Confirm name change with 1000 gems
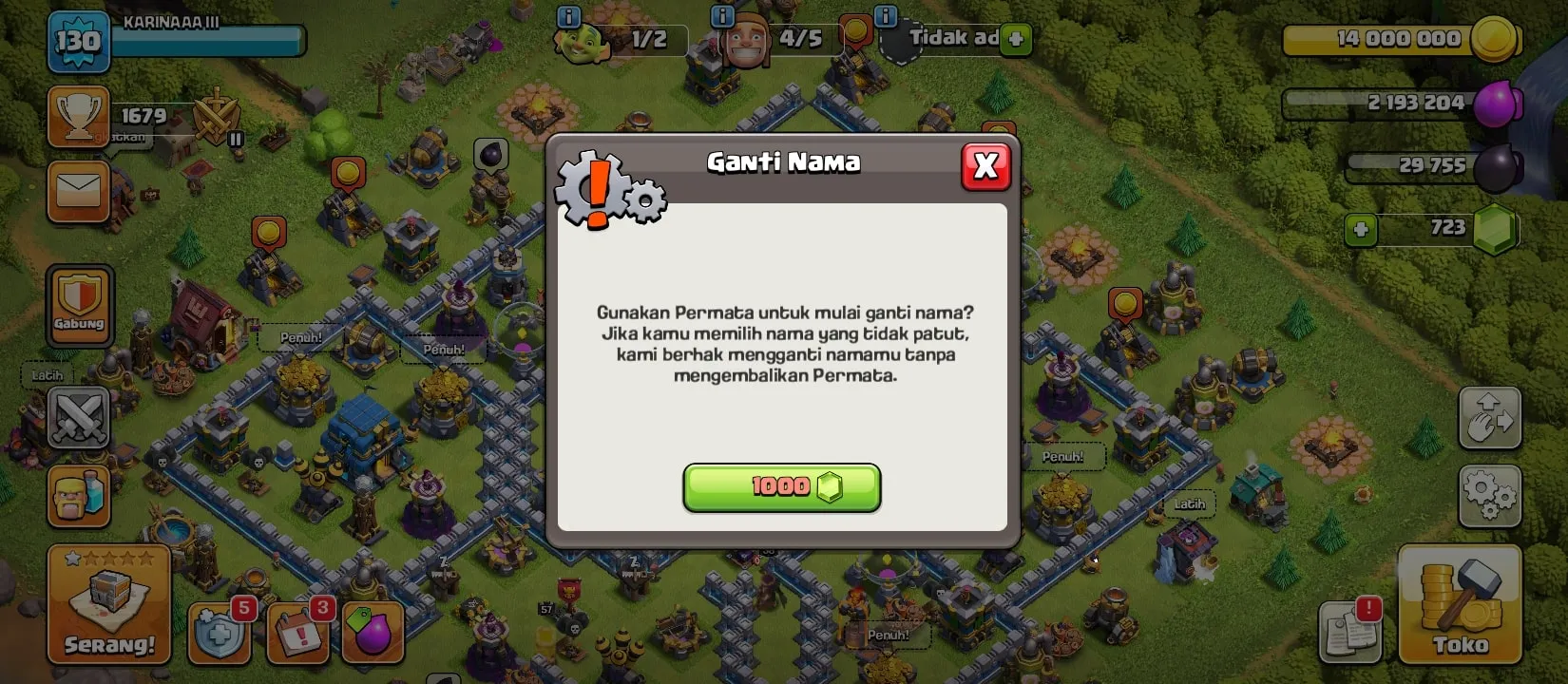The height and width of the screenshot is (684, 1568). pyautogui.click(x=781, y=487)
